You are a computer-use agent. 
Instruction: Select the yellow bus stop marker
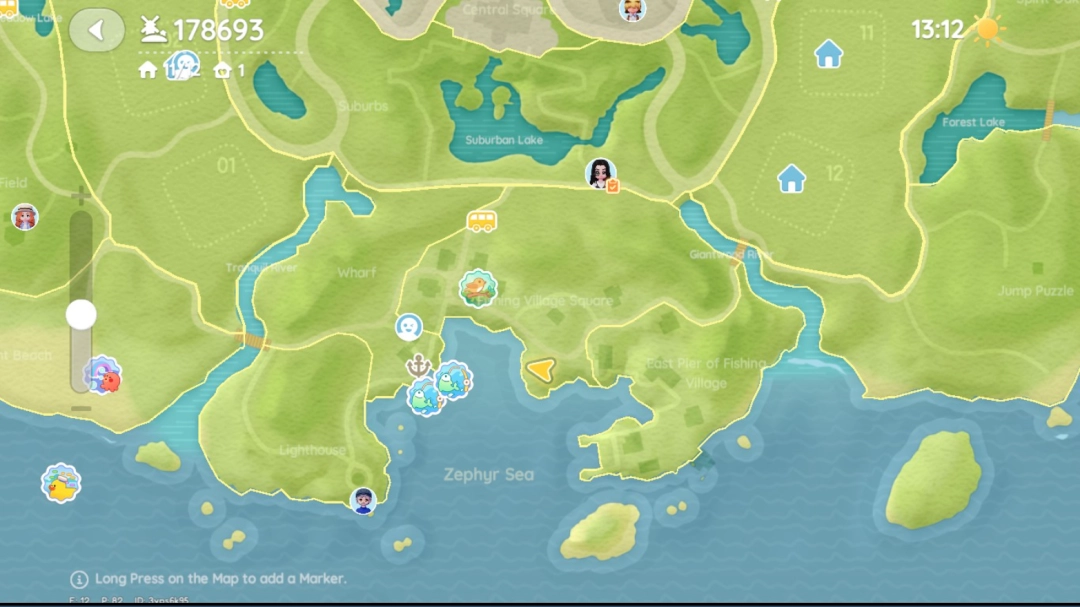tap(481, 221)
